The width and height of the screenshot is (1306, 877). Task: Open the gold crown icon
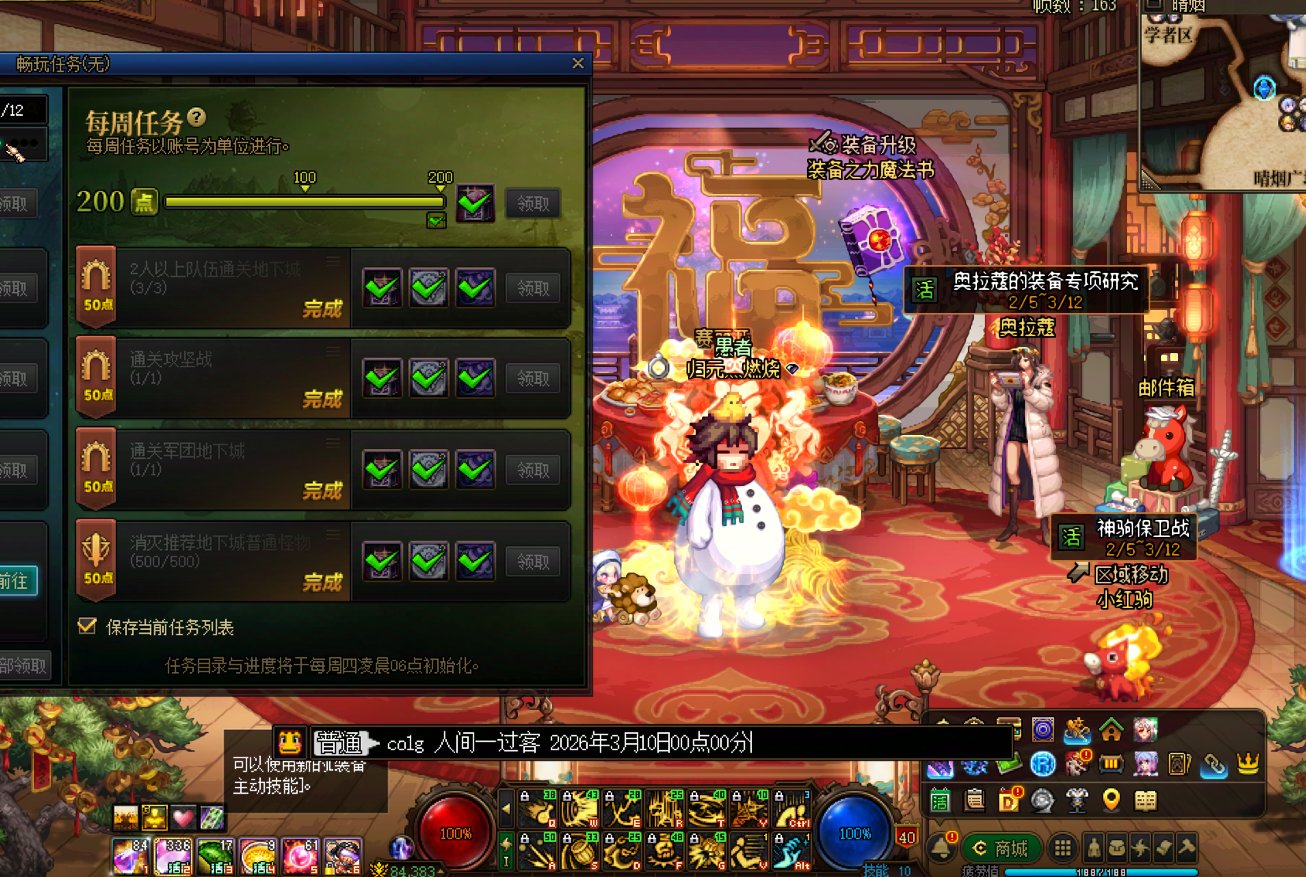pos(1247,764)
